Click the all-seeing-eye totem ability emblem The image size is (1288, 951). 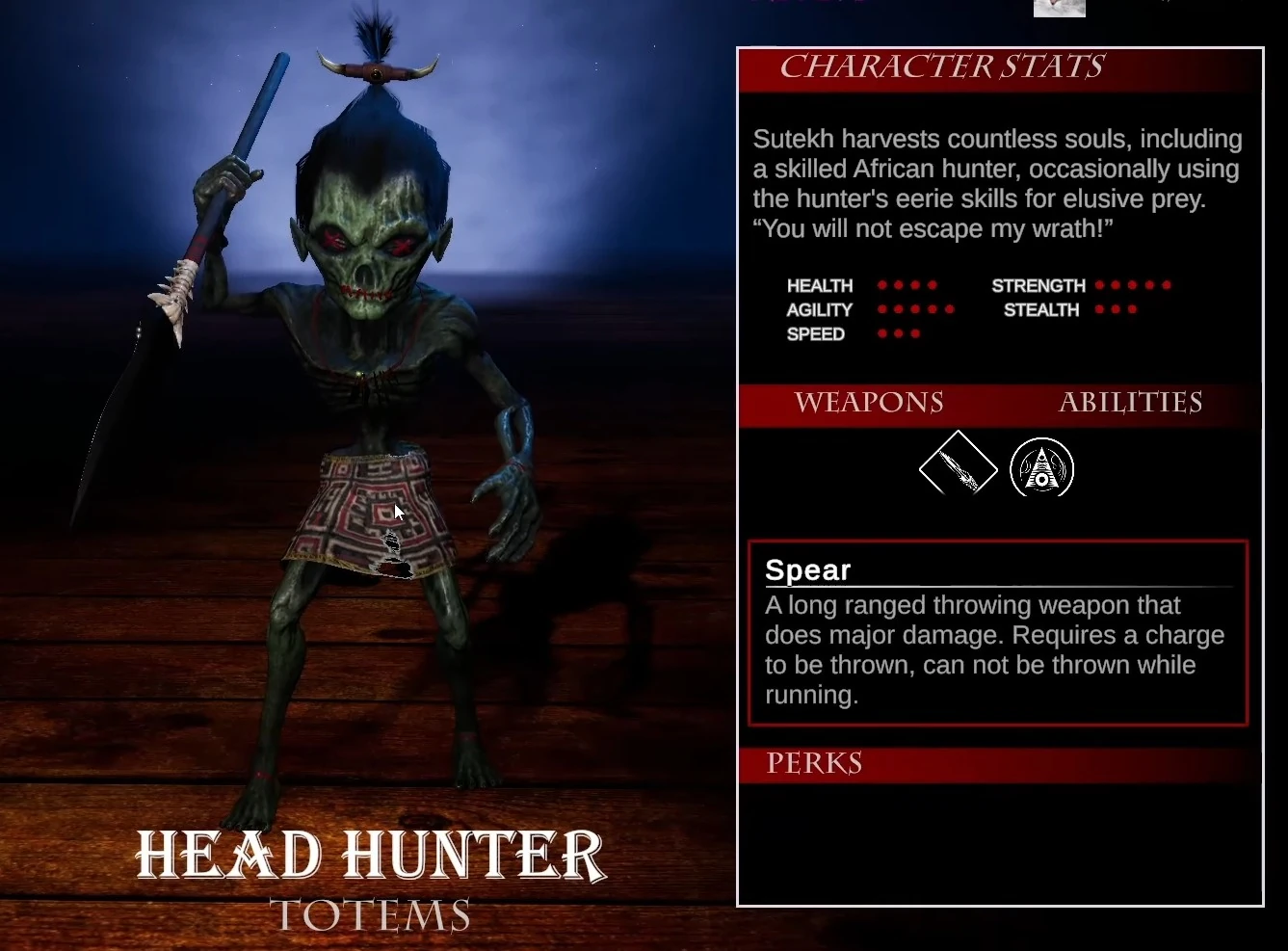pyautogui.click(x=1042, y=468)
